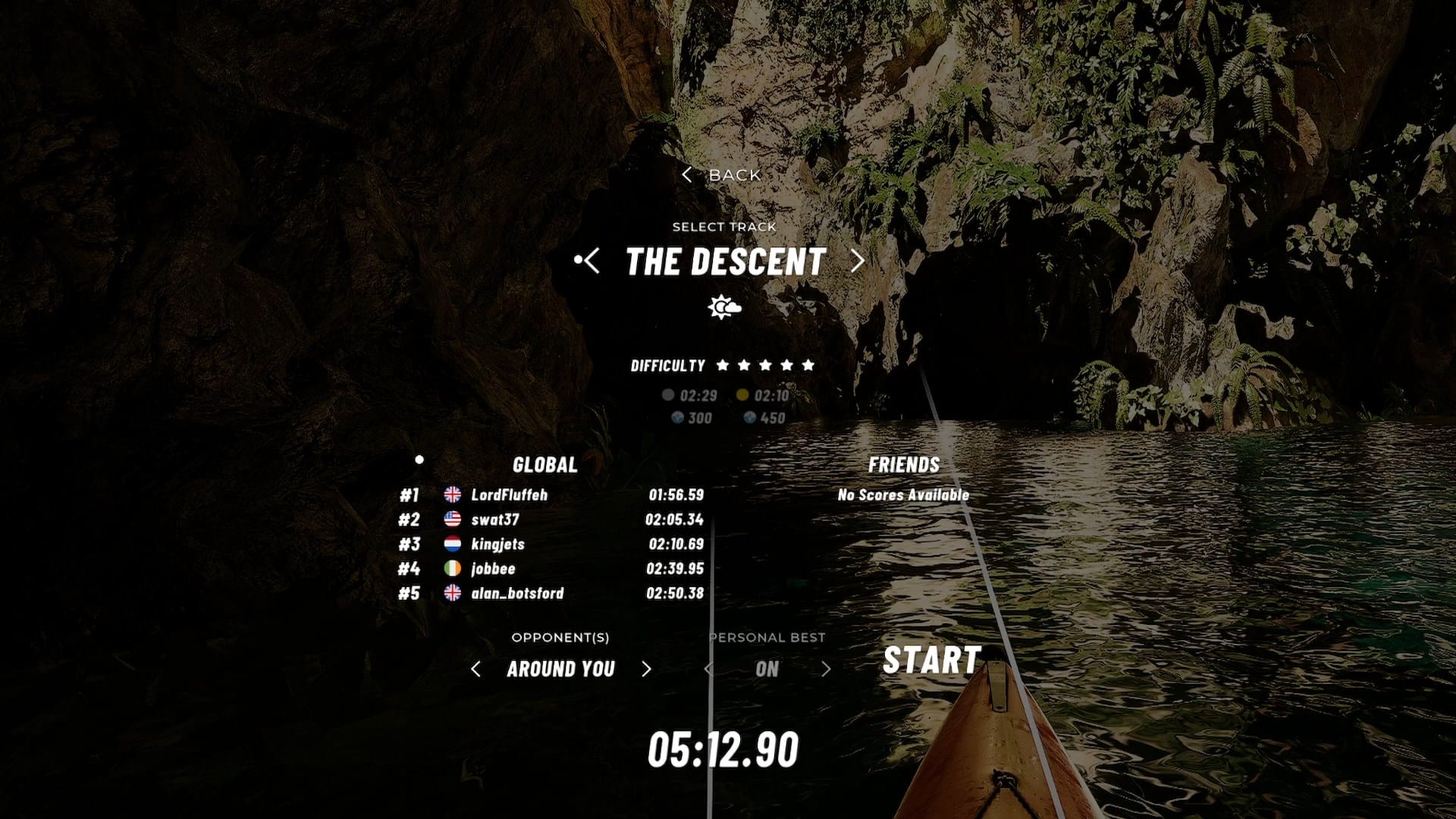The height and width of the screenshot is (819, 1456).
Task: Choose the next Opponent(s) option
Action: [x=646, y=669]
